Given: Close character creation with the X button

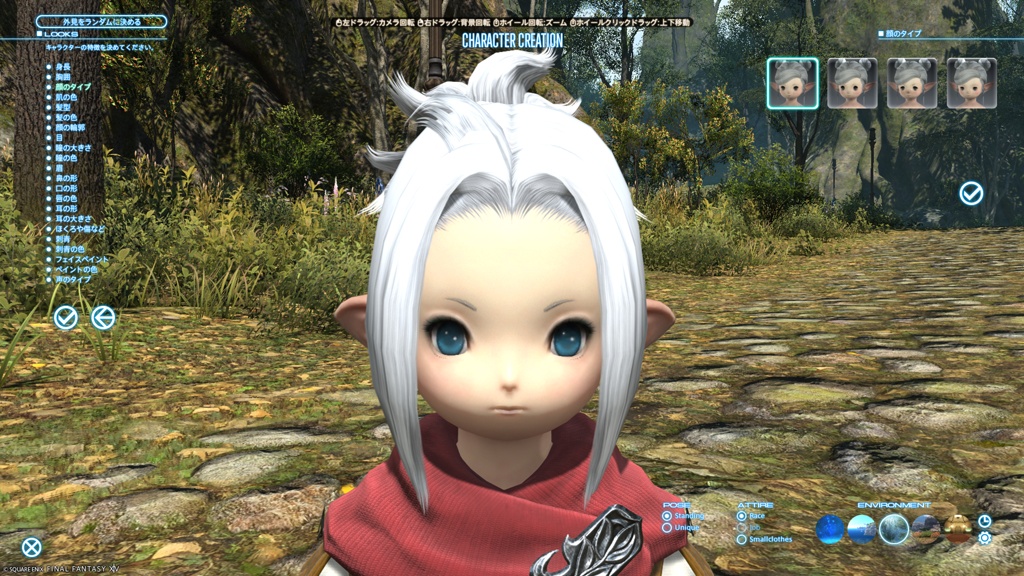Looking at the screenshot, I should click(x=32, y=547).
